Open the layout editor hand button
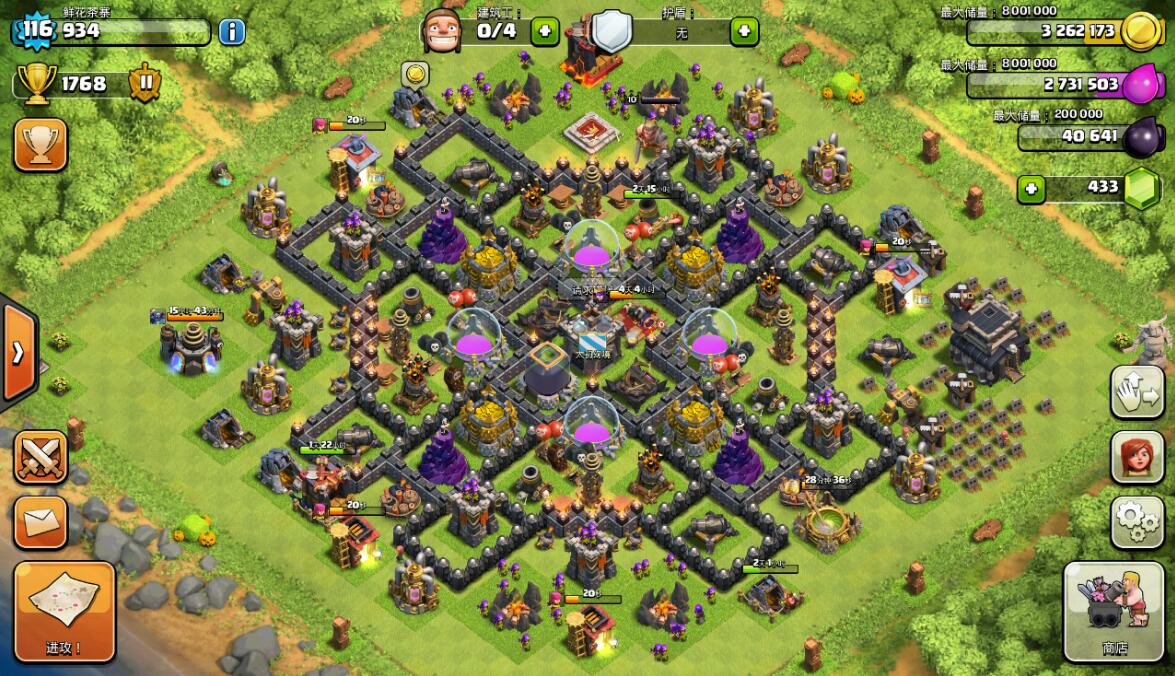The height and width of the screenshot is (676, 1175). coord(1138,391)
